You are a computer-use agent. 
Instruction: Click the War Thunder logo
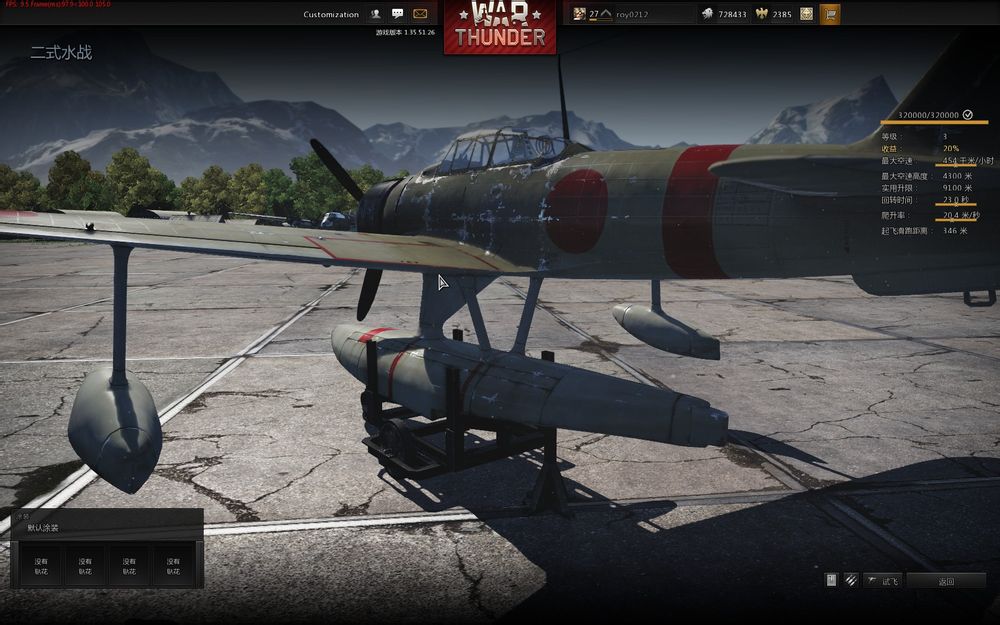tap(500, 27)
